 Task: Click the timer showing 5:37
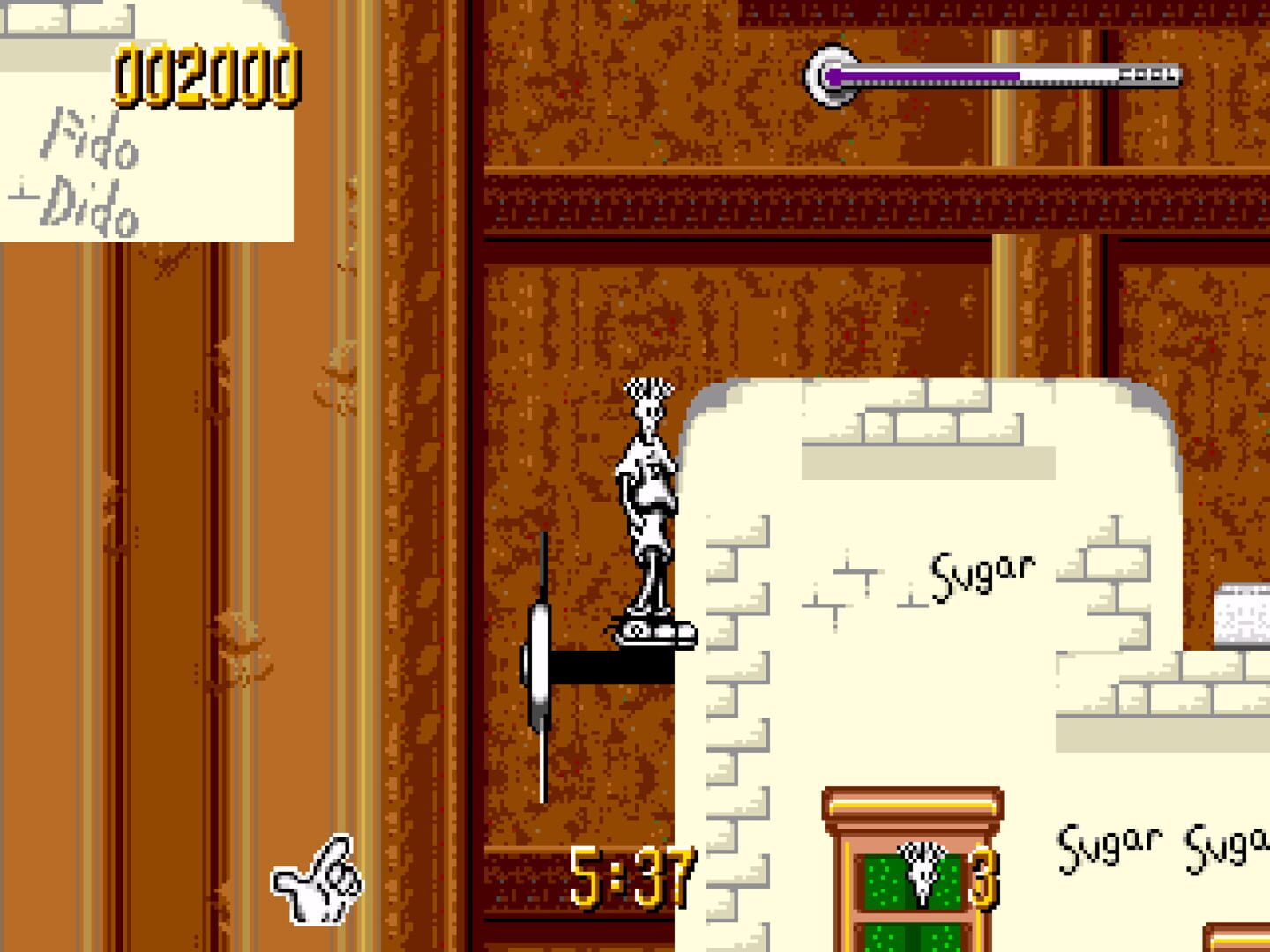tap(635, 873)
